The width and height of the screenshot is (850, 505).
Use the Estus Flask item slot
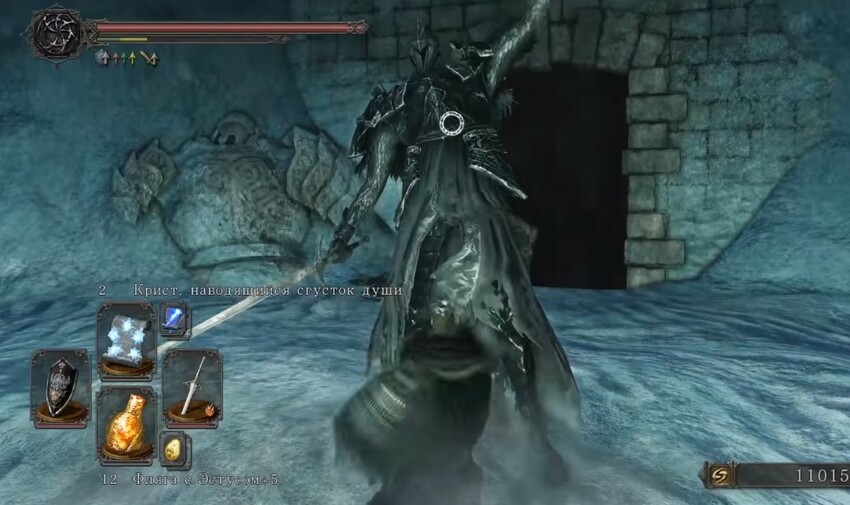click(x=126, y=424)
